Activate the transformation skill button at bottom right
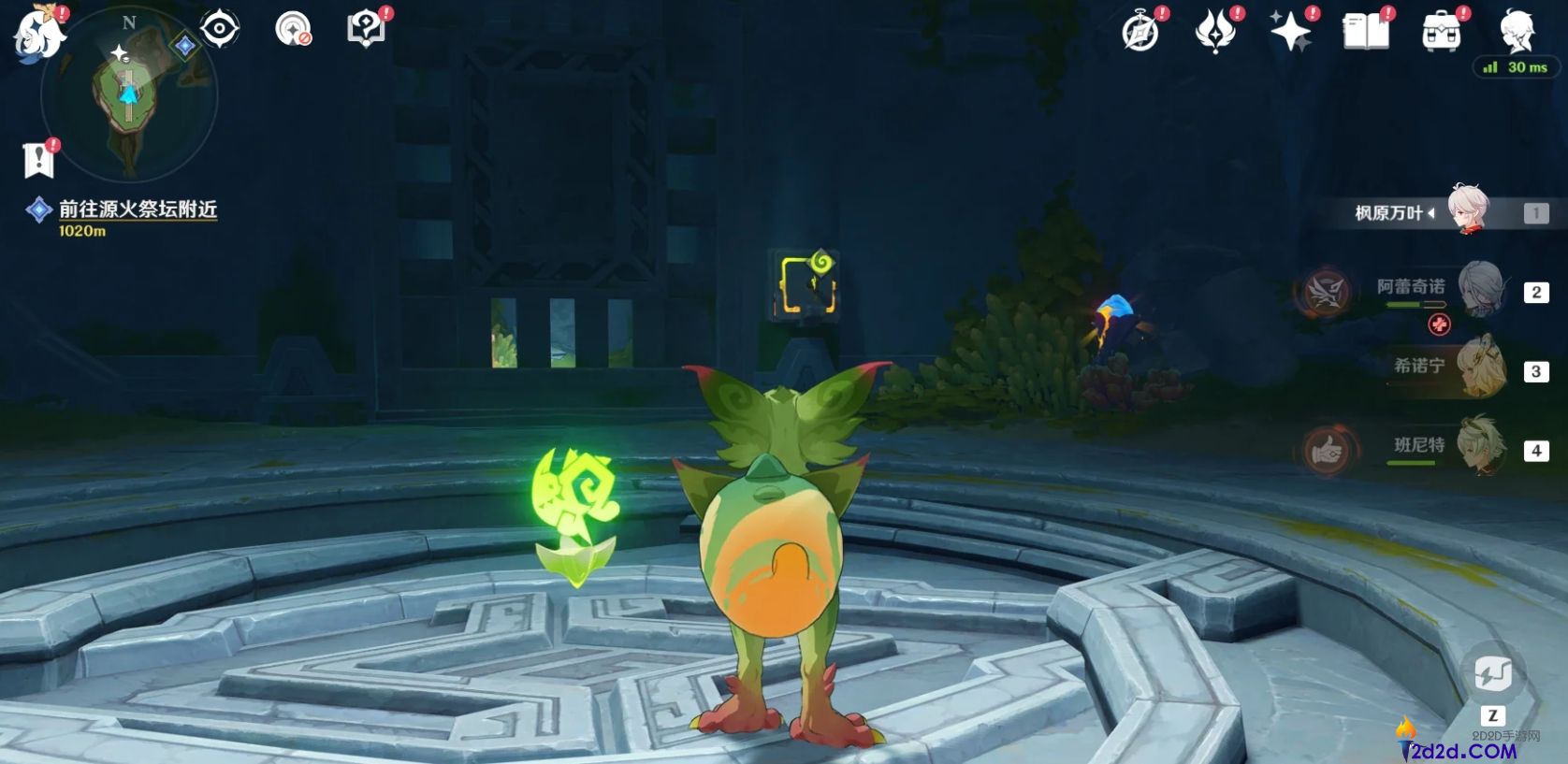This screenshot has height=764, width=1568. pyautogui.click(x=1492, y=672)
